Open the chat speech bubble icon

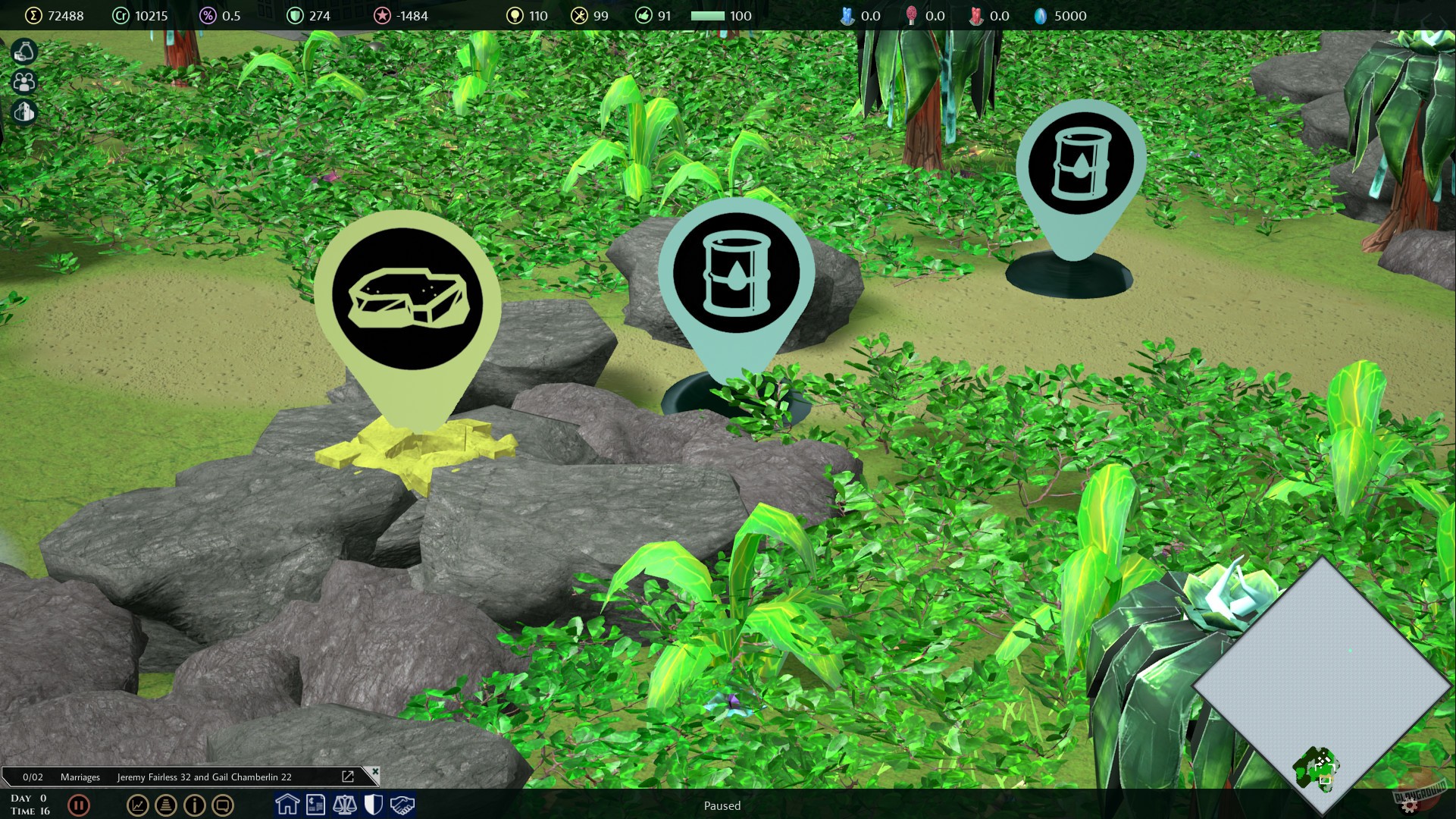coord(223,806)
